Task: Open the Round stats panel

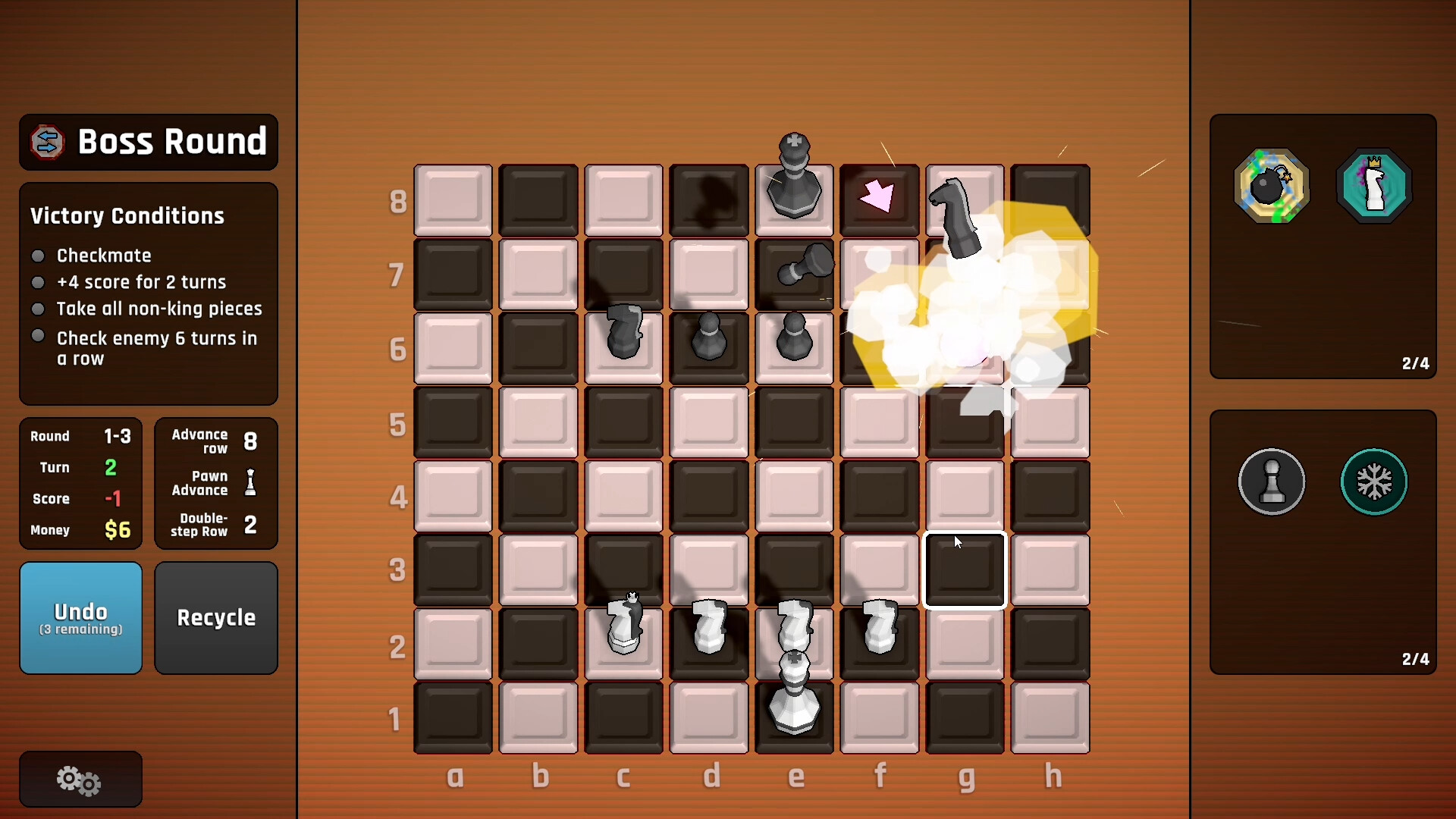Action: 80,483
